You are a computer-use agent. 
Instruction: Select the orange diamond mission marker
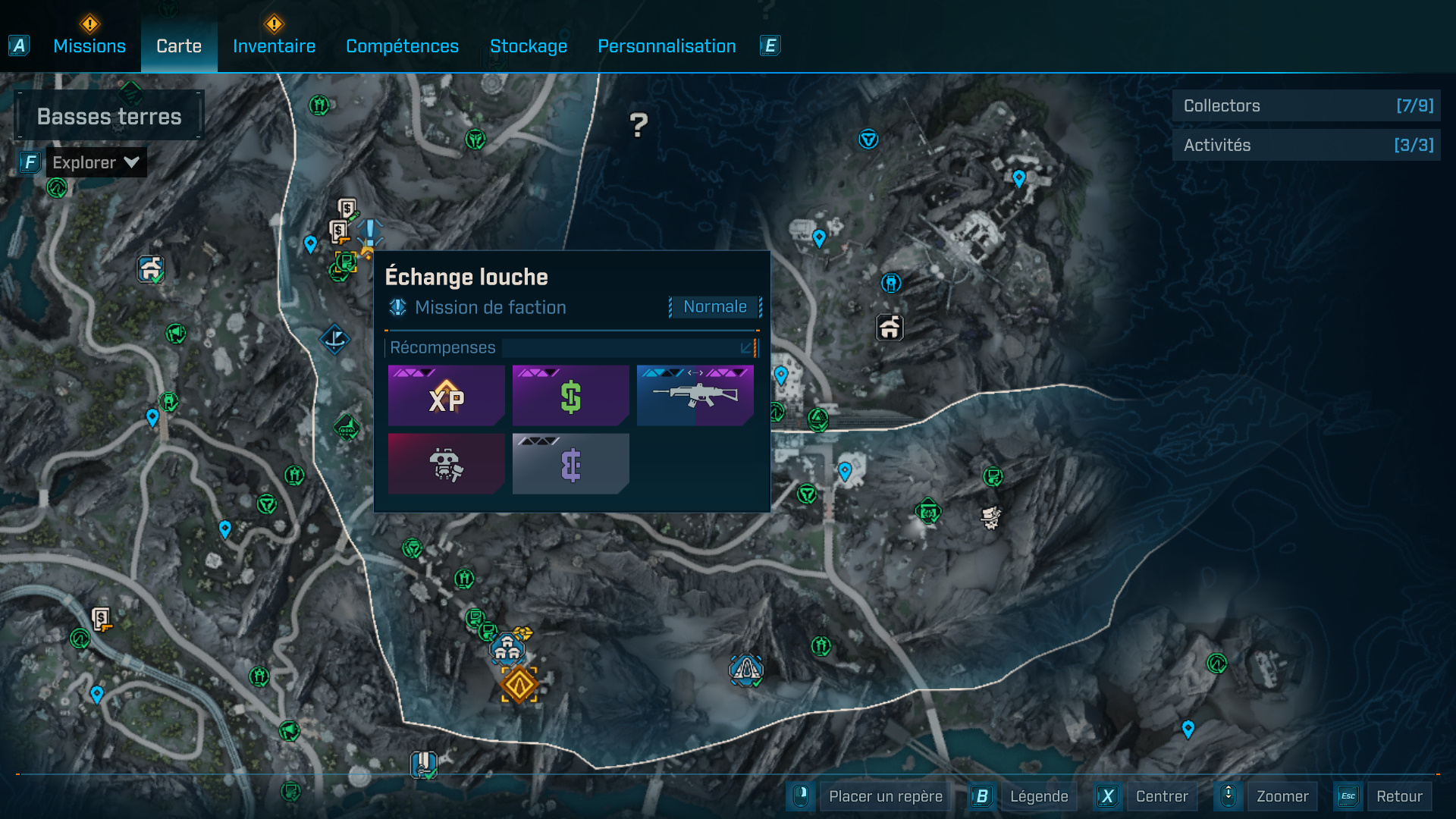click(x=519, y=685)
